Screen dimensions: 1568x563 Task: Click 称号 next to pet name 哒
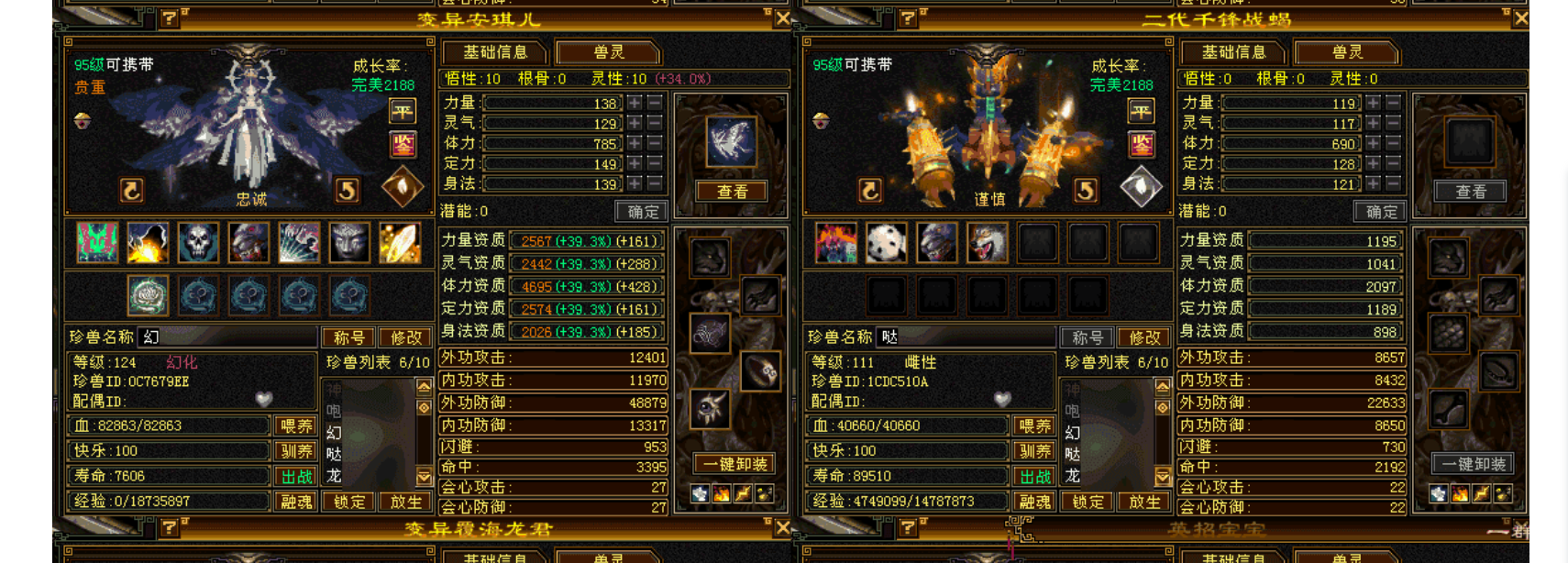point(1088,337)
